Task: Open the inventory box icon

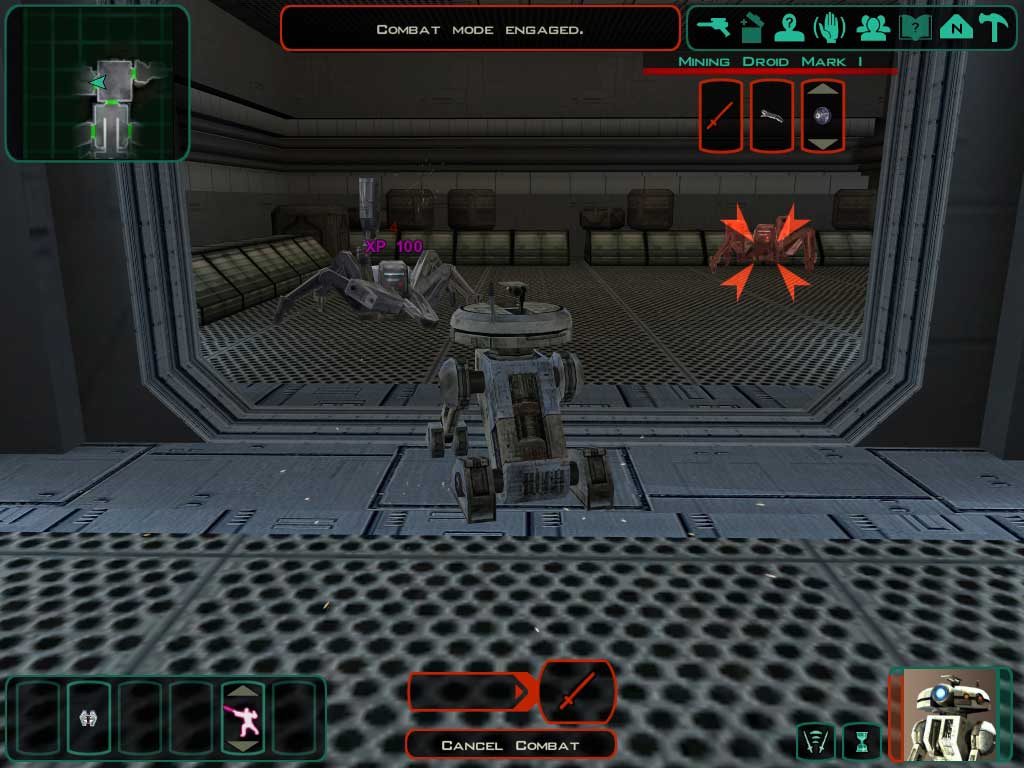Action: 751,27
